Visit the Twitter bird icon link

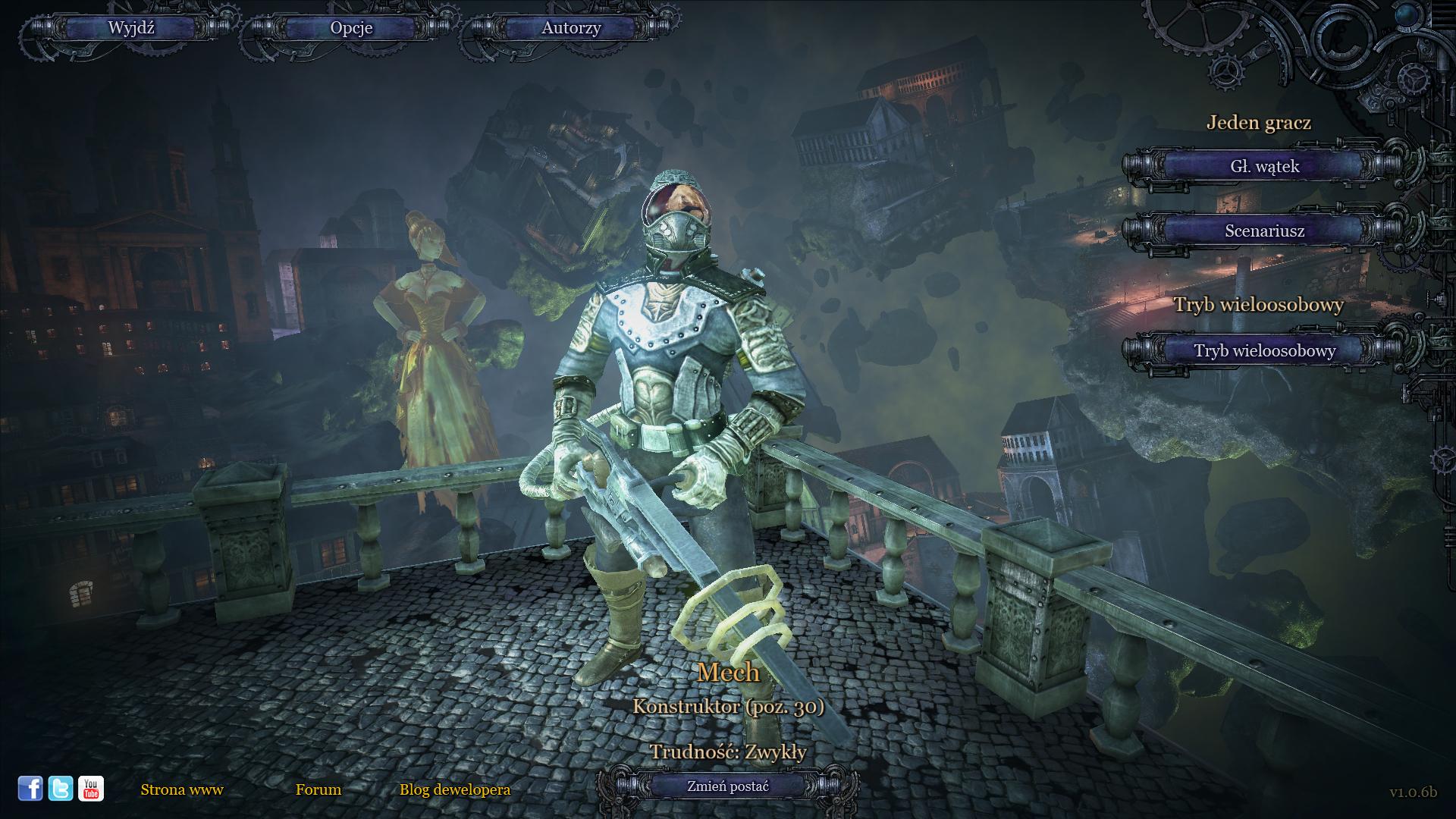tap(61, 789)
